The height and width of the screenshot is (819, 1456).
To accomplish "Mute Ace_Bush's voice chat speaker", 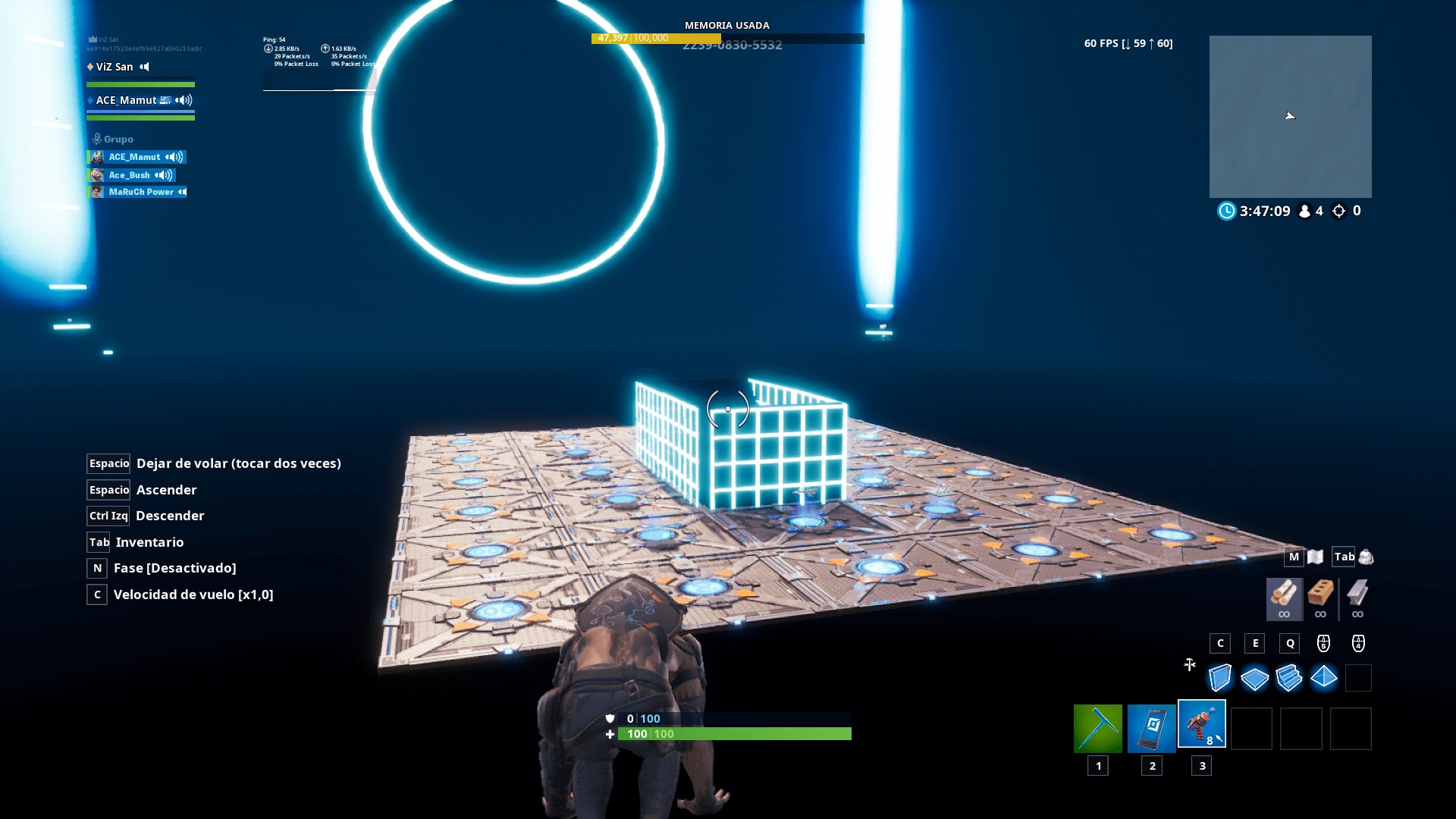I will 164,174.
